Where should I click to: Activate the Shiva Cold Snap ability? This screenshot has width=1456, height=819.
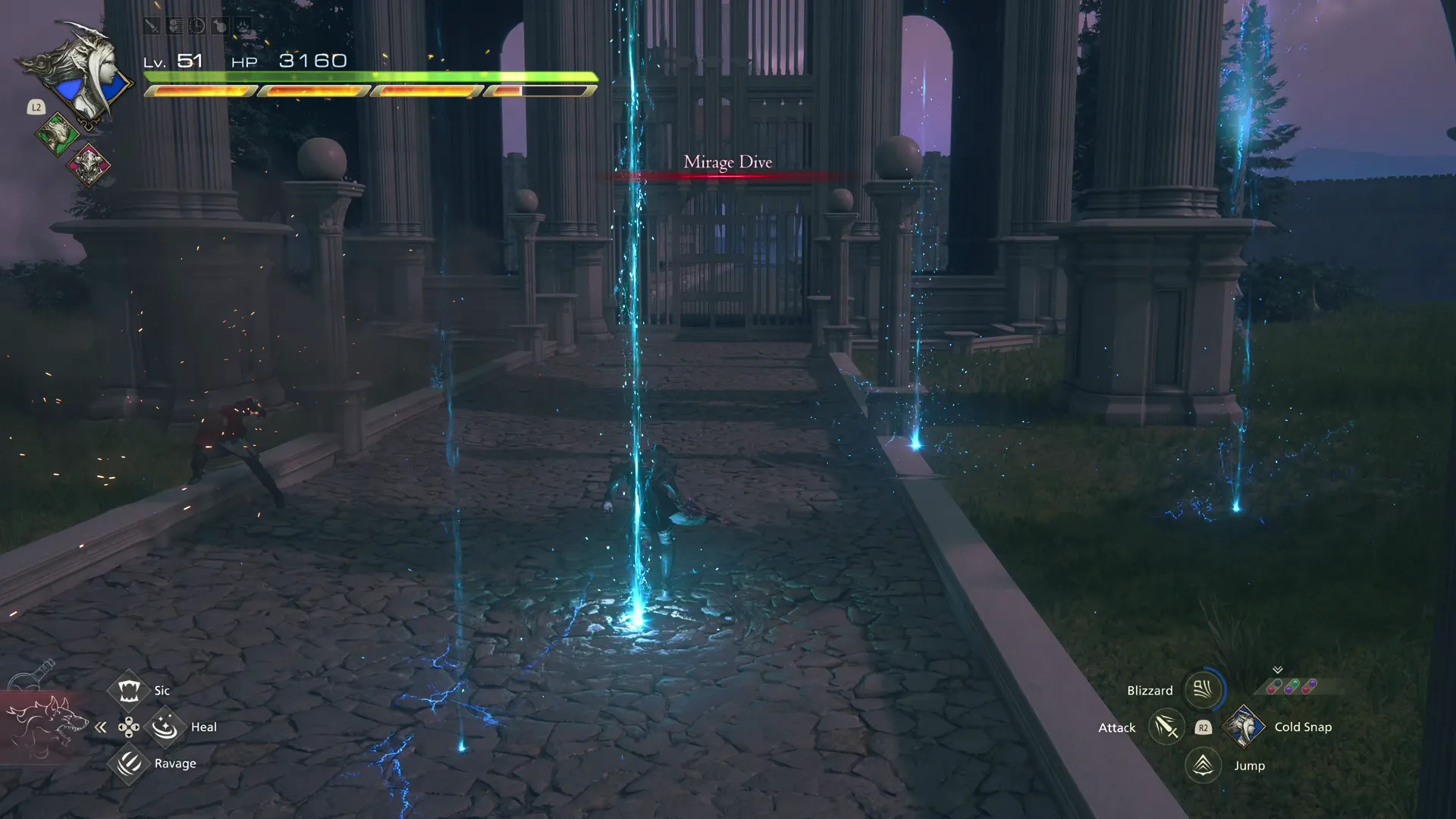tap(1244, 728)
